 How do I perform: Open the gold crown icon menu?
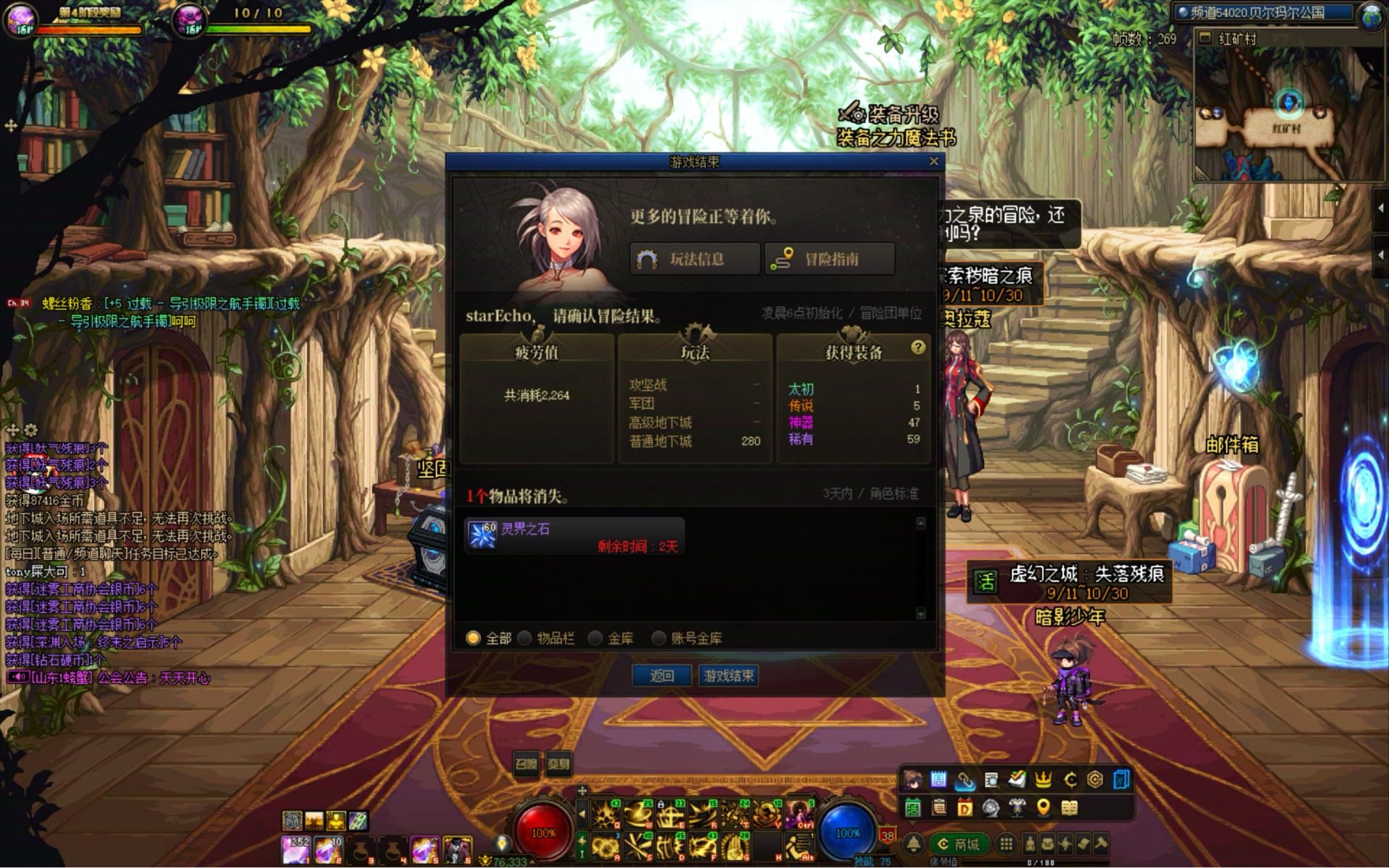coord(1043,779)
